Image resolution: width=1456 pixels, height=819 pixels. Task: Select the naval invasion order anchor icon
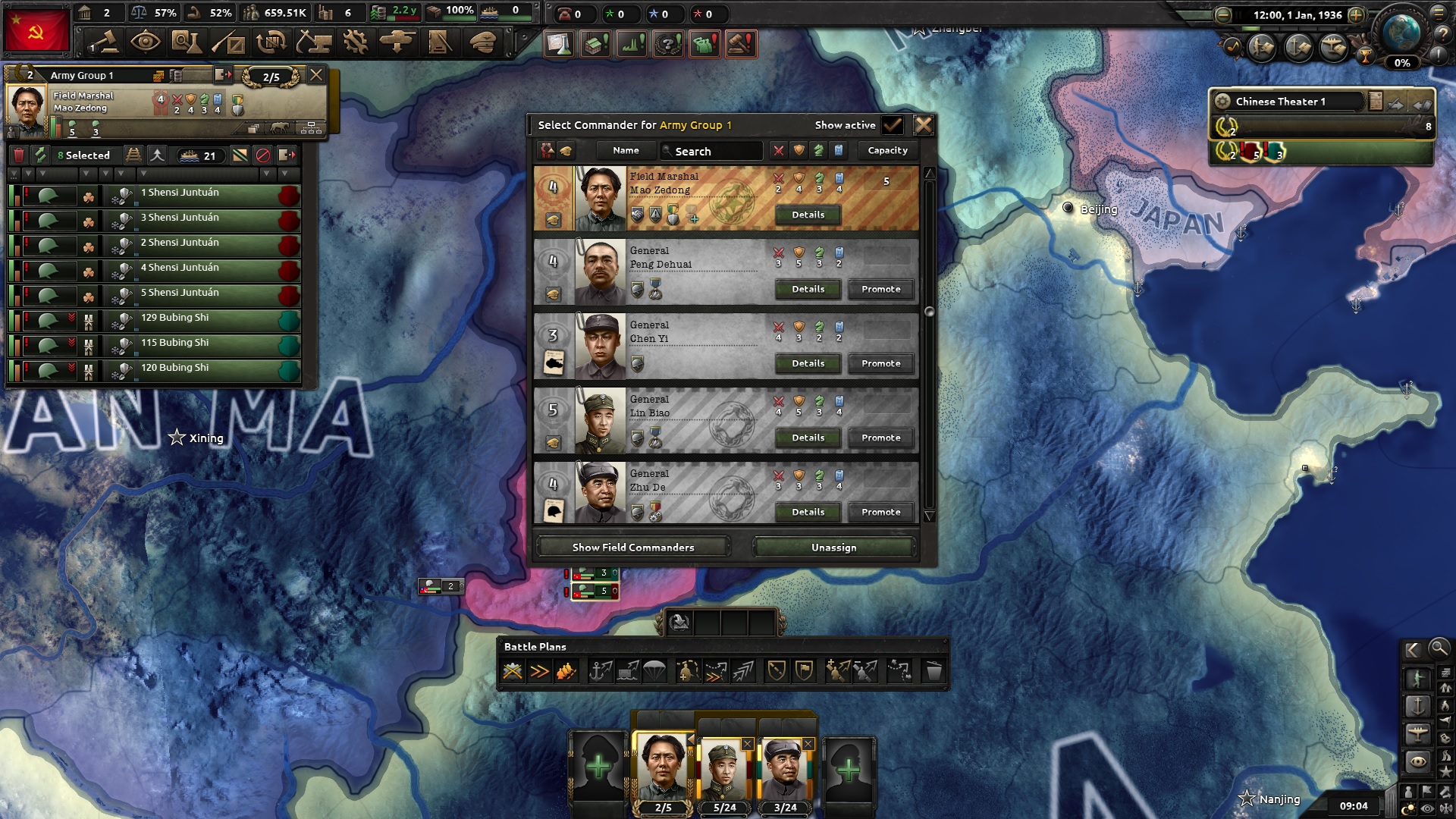(x=601, y=670)
